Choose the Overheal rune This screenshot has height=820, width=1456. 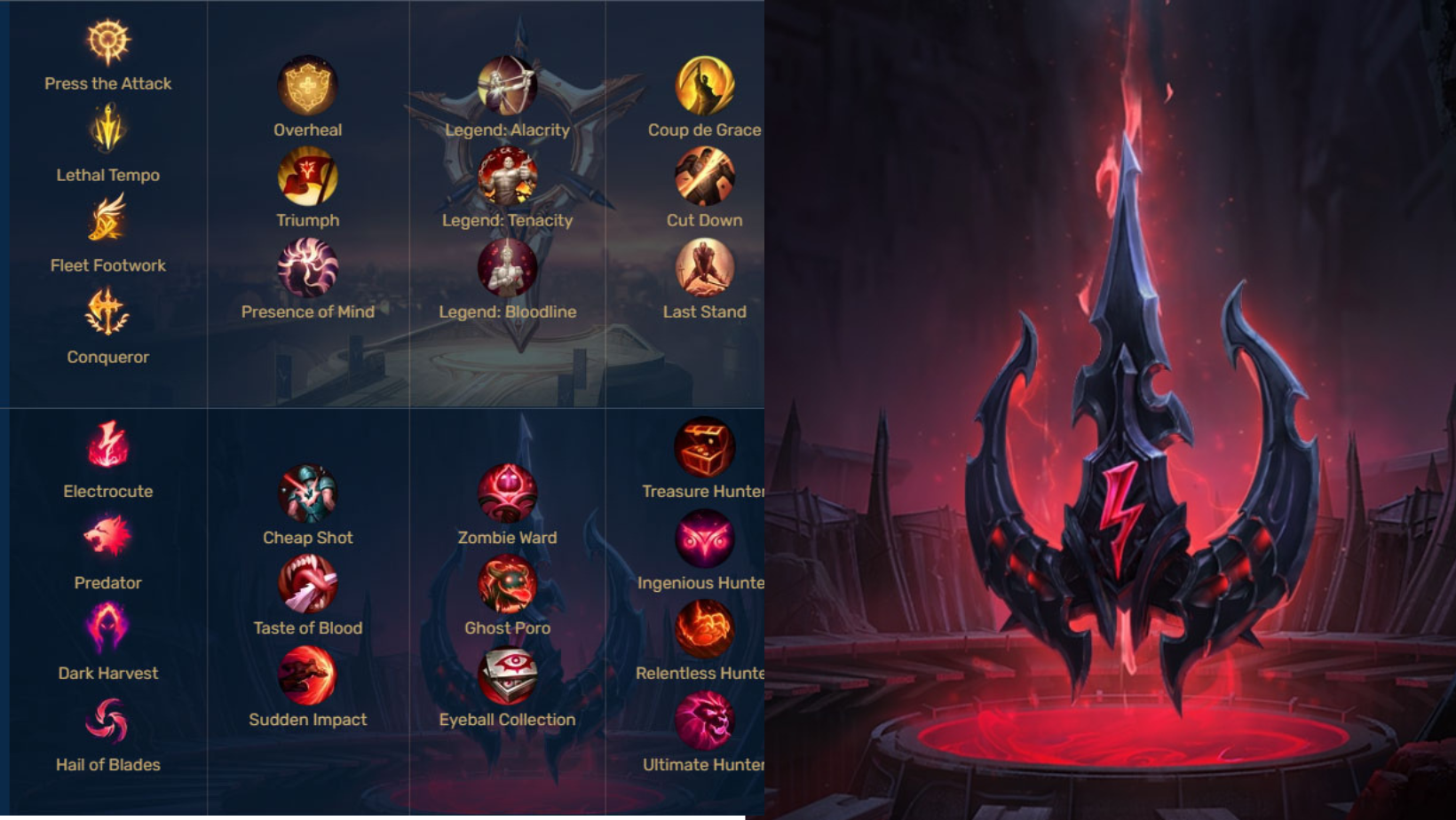[x=307, y=86]
